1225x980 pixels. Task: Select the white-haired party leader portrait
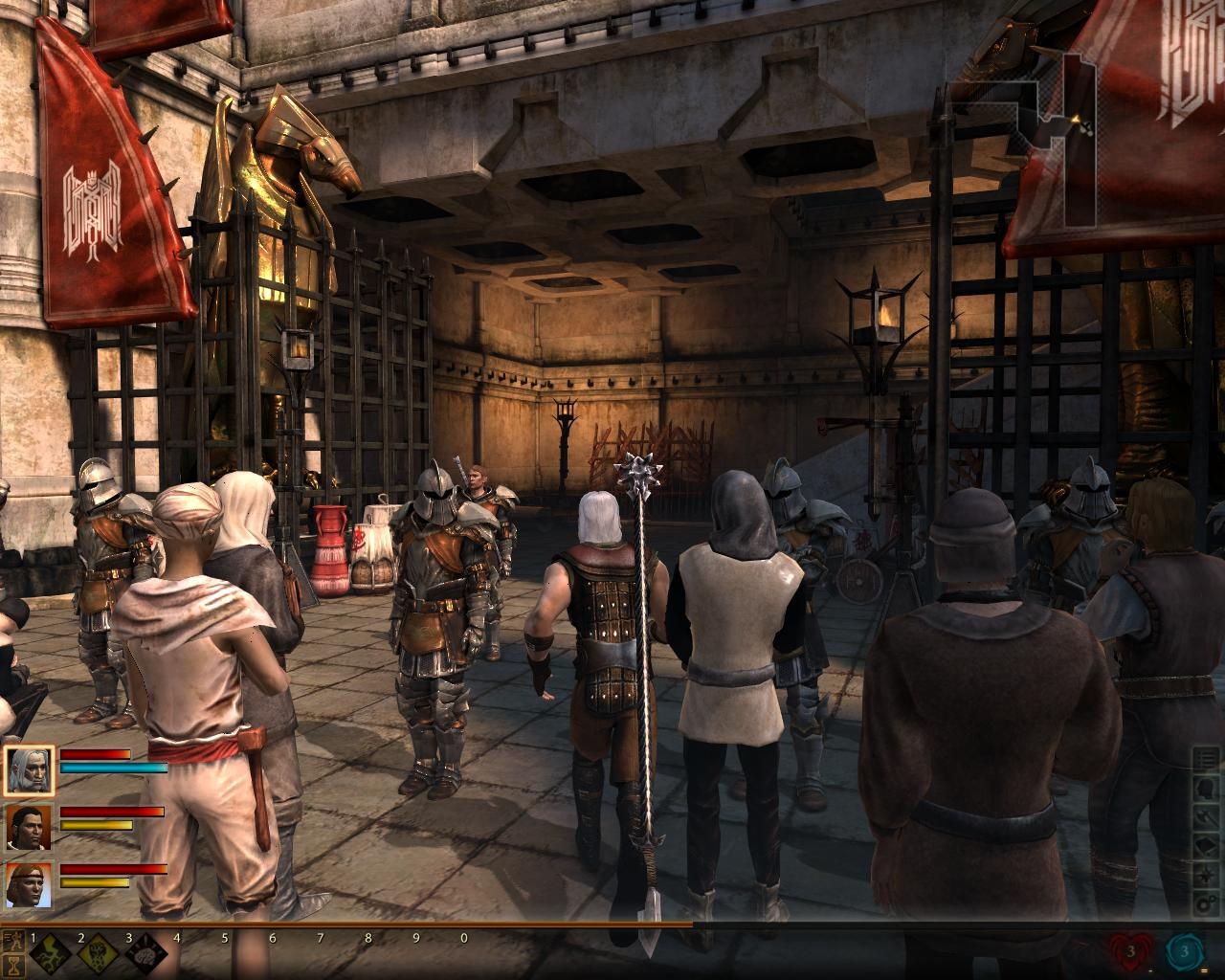coord(30,769)
